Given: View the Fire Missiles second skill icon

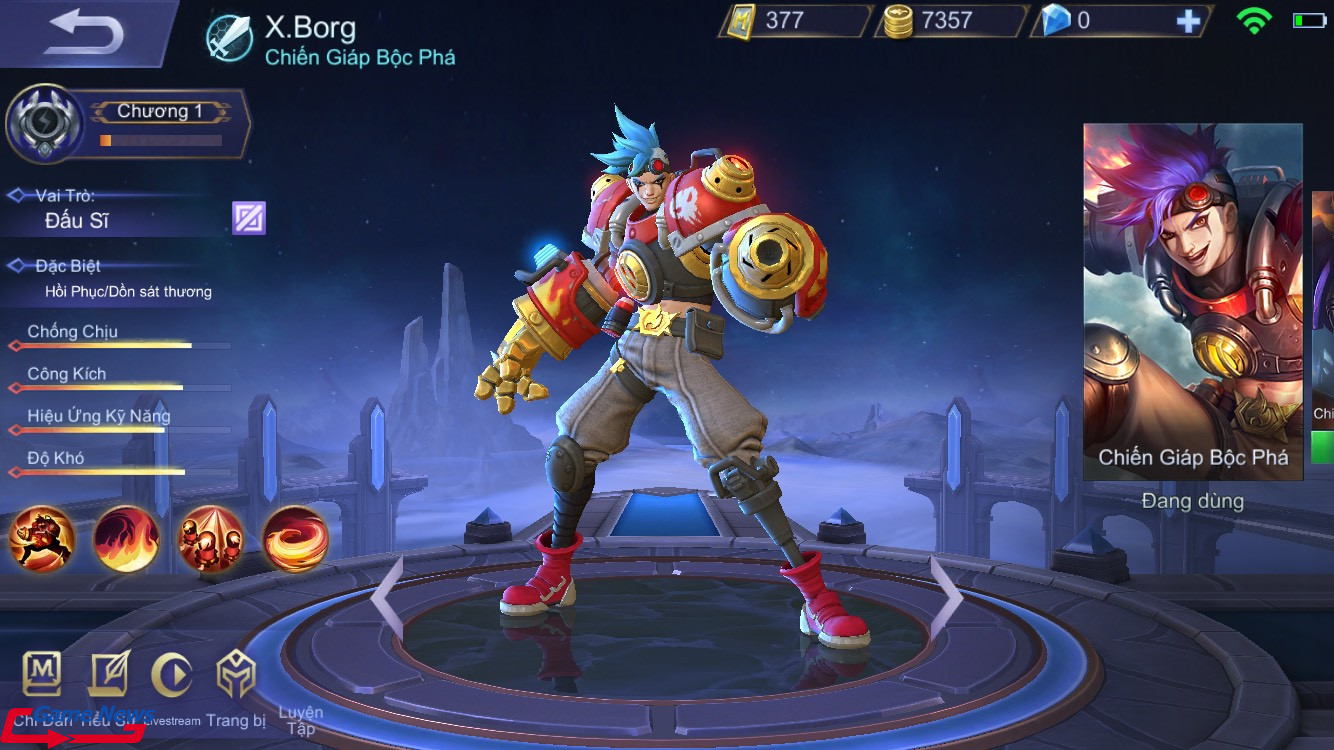Looking at the screenshot, I should (210, 540).
